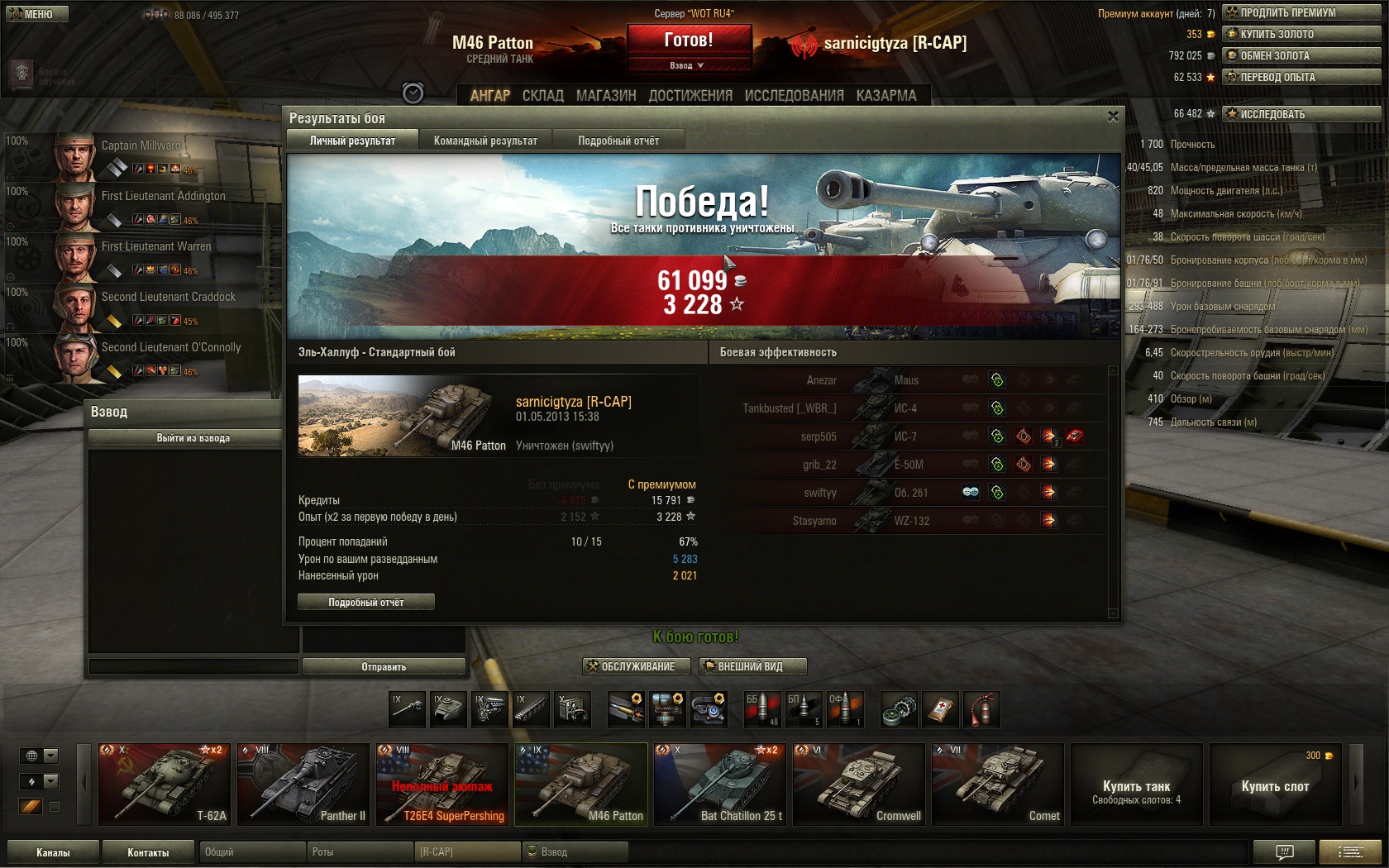Open ВНЕШНИЙ ВИД customization

point(751,666)
